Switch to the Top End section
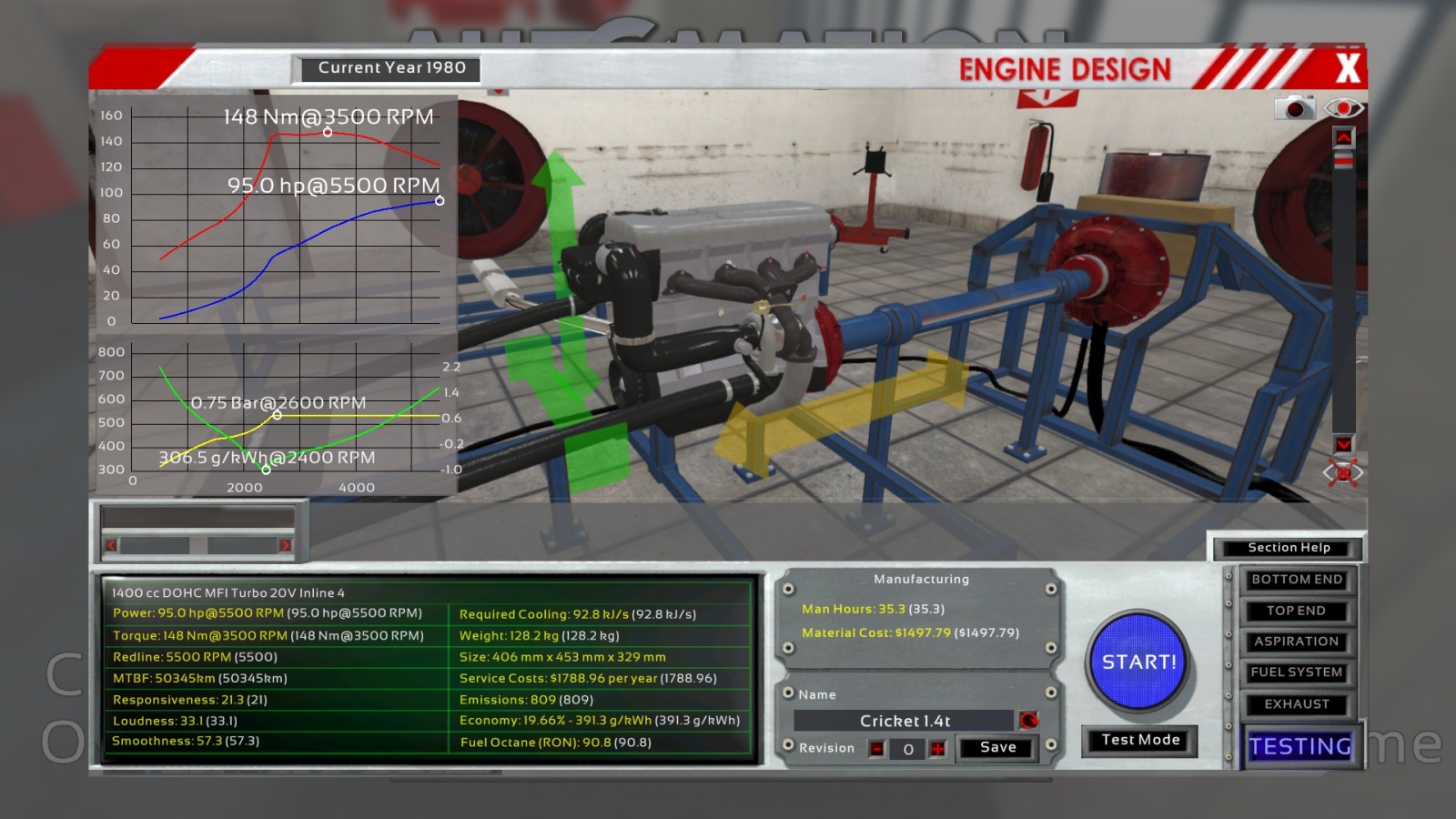The width and height of the screenshot is (1456, 819). [x=1296, y=611]
